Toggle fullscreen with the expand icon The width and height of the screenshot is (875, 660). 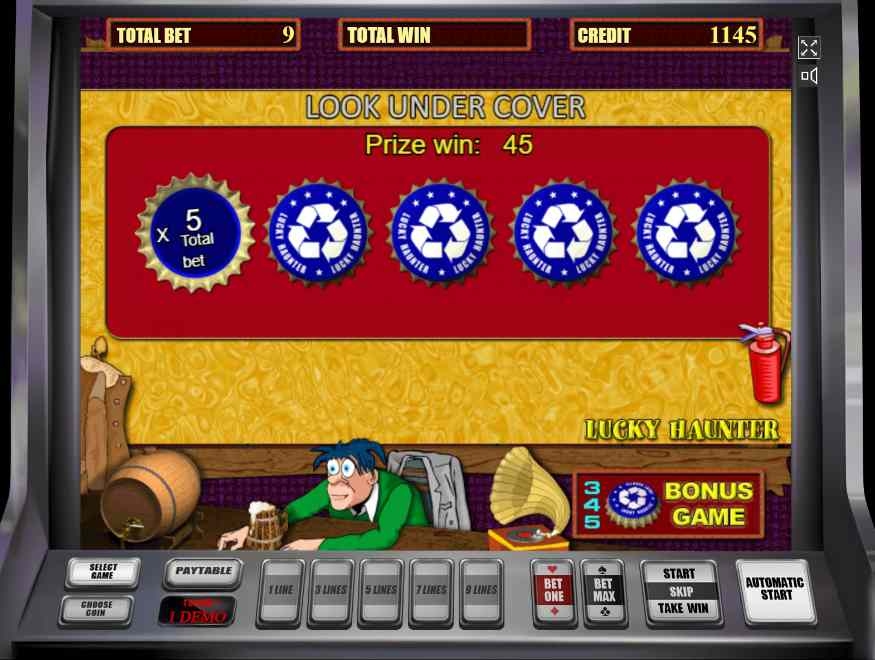[808, 48]
